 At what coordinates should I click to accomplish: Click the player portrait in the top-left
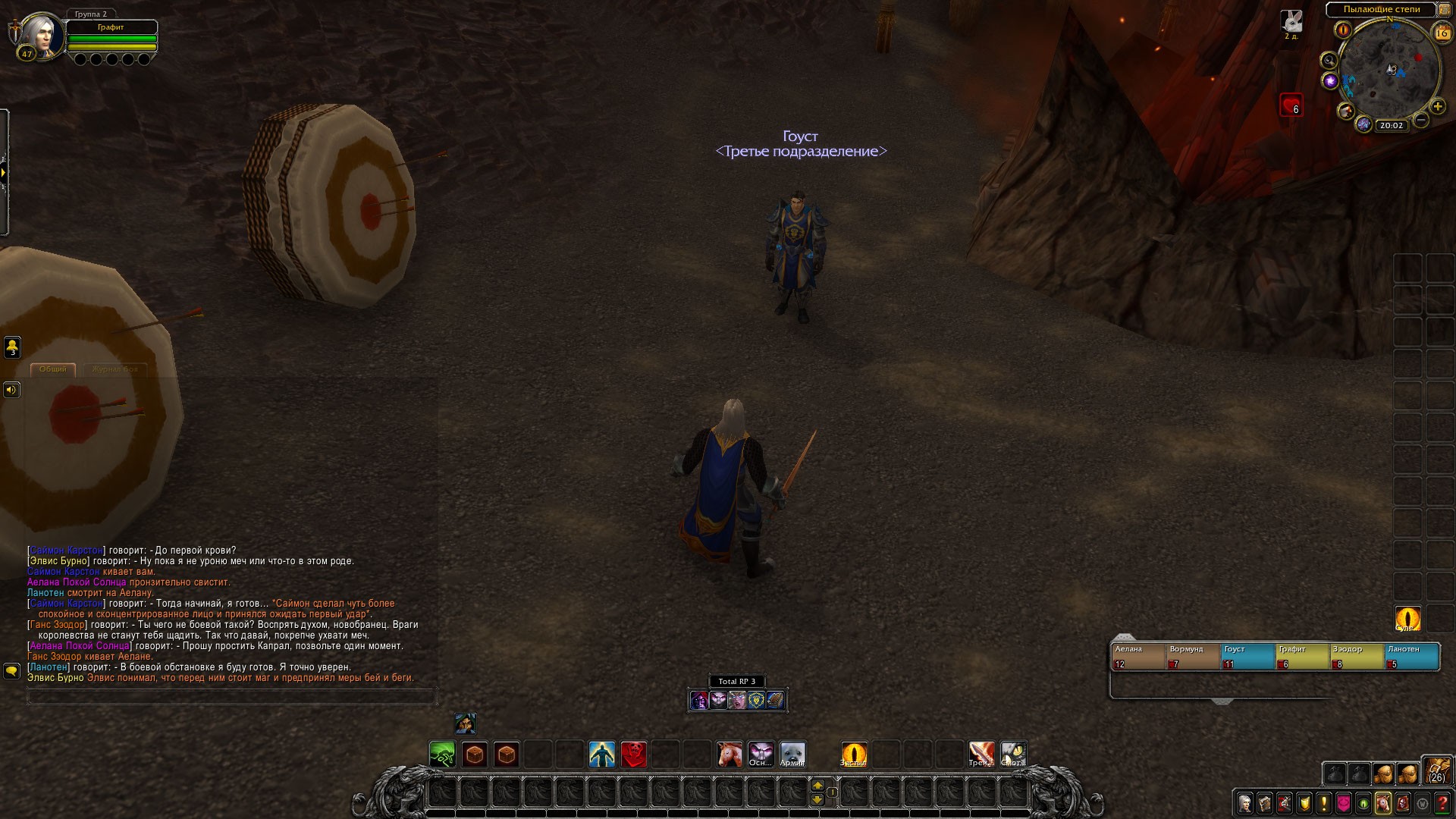[38, 35]
